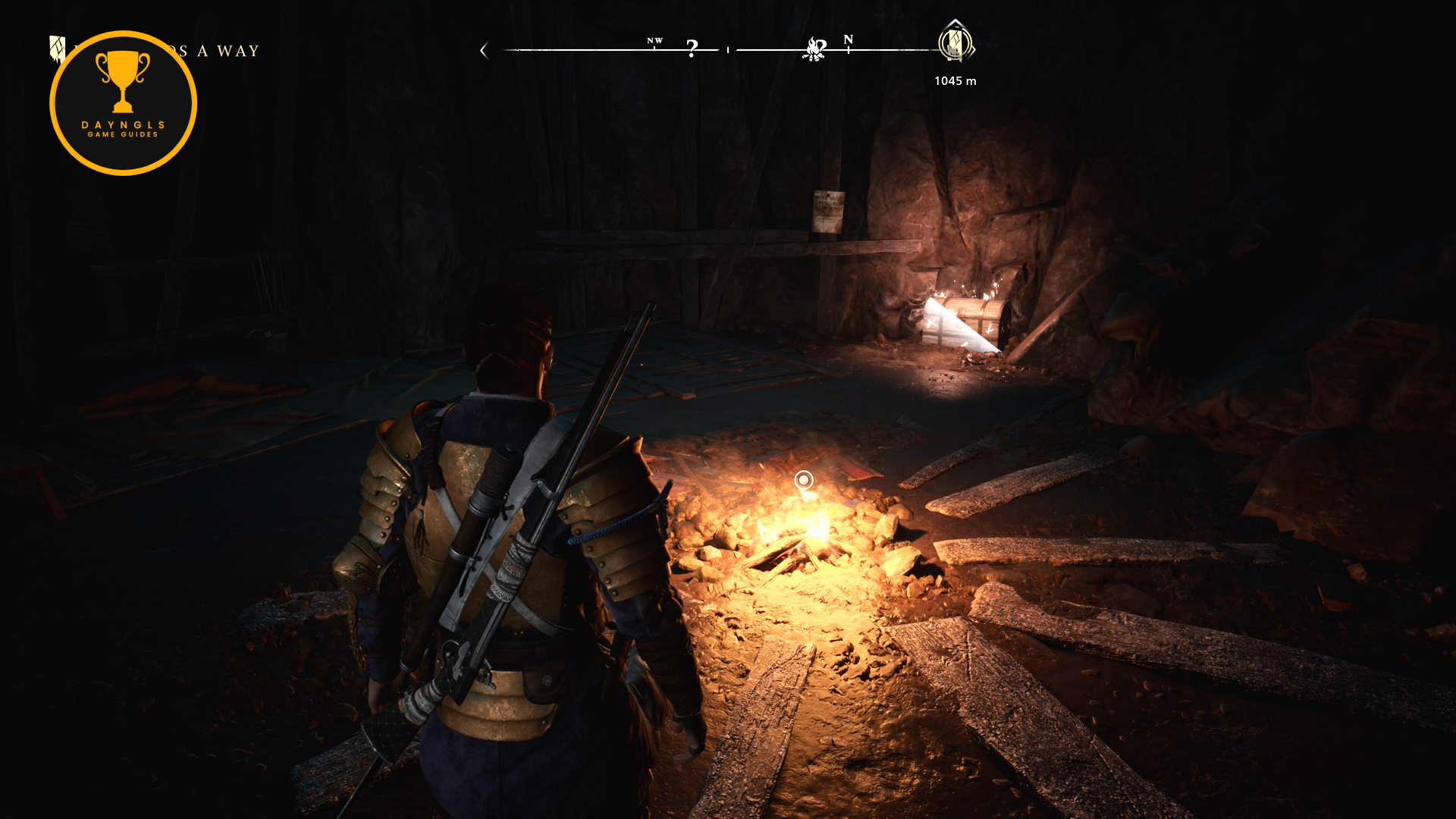Open the tracked quest title at top left
Screen dimensions: 1456x819
coord(220,51)
